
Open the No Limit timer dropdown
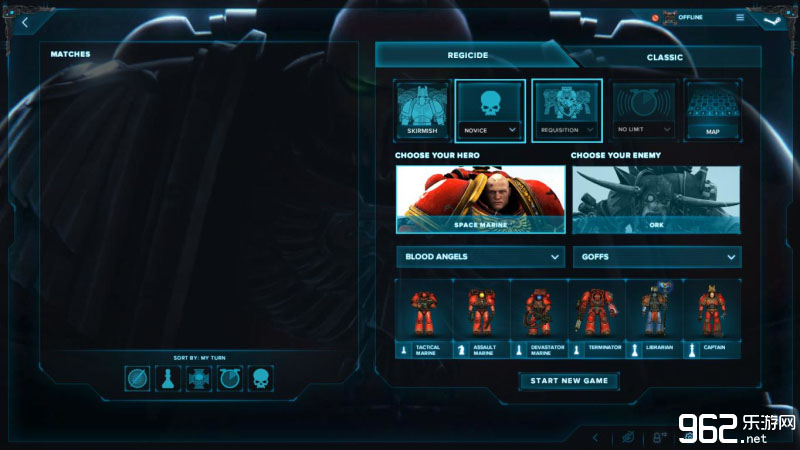645,129
